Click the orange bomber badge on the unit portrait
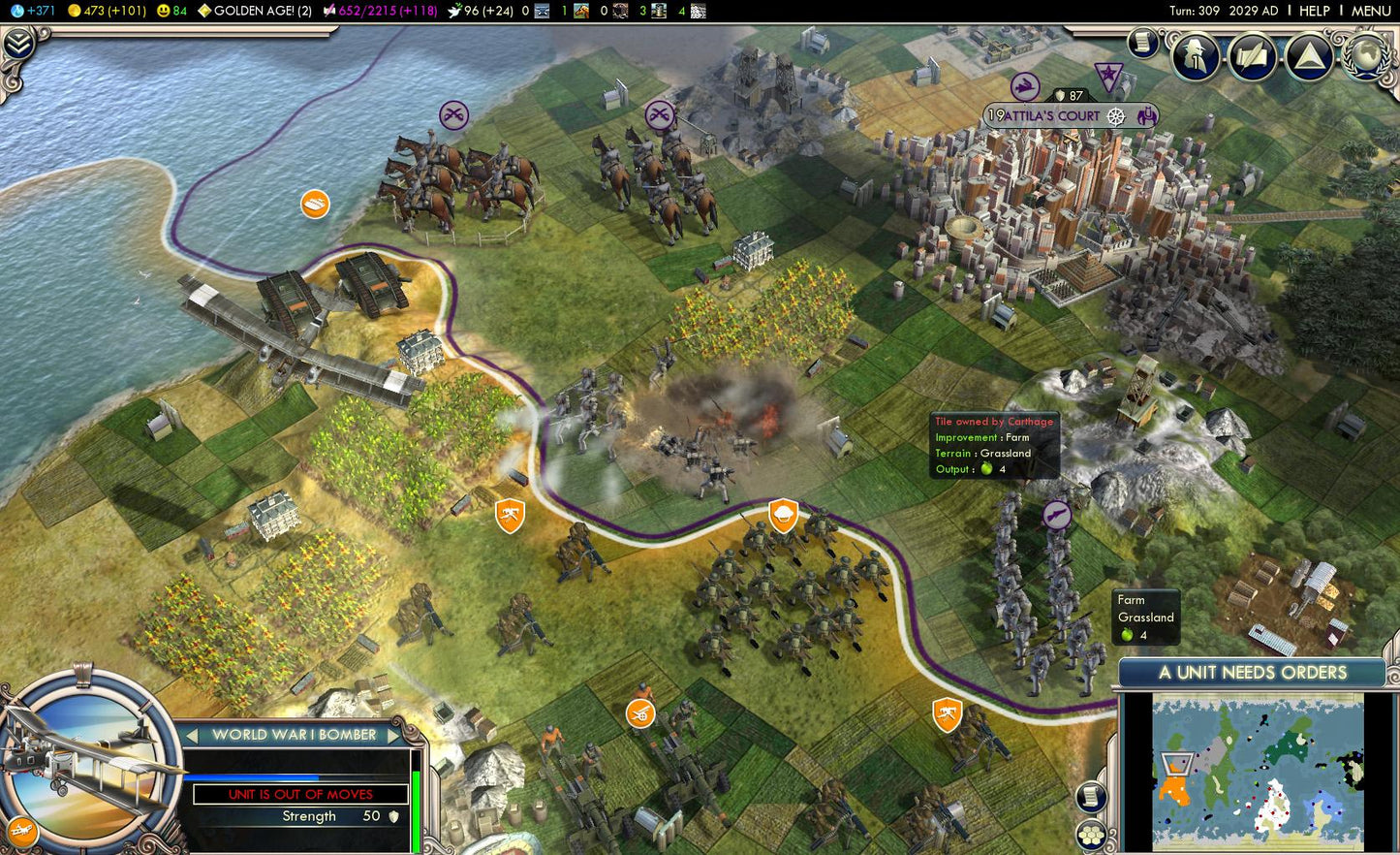 coord(23,831)
